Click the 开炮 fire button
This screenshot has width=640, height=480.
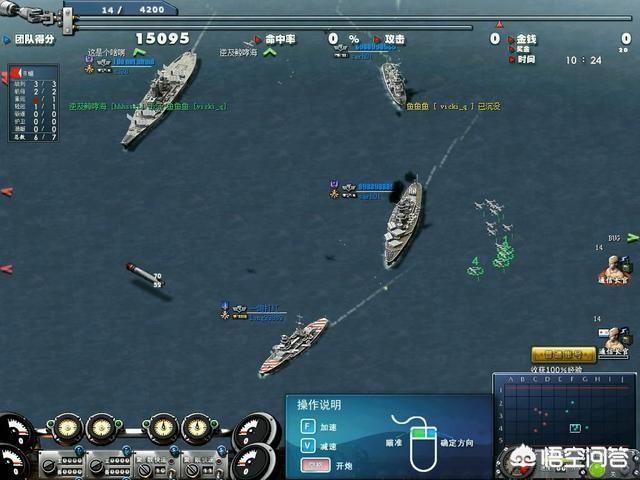pyautogui.click(x=315, y=465)
